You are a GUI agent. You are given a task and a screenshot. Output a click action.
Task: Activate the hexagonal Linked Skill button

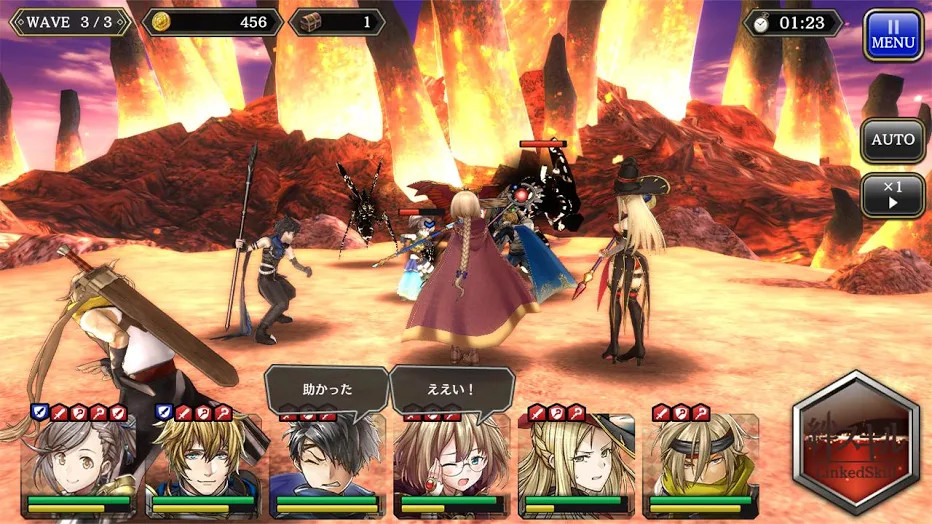tap(855, 445)
